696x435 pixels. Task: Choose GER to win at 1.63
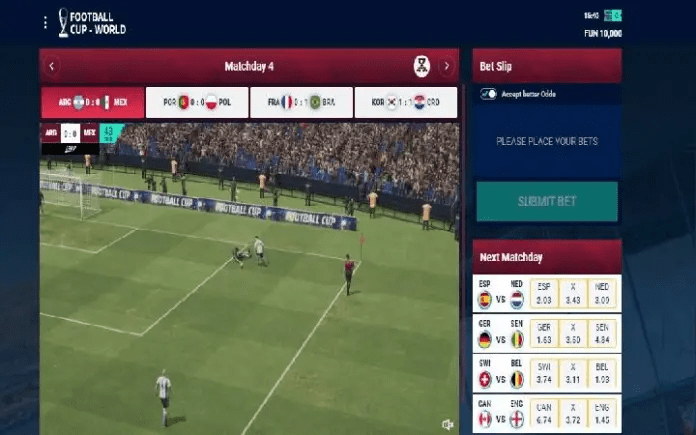(x=544, y=334)
